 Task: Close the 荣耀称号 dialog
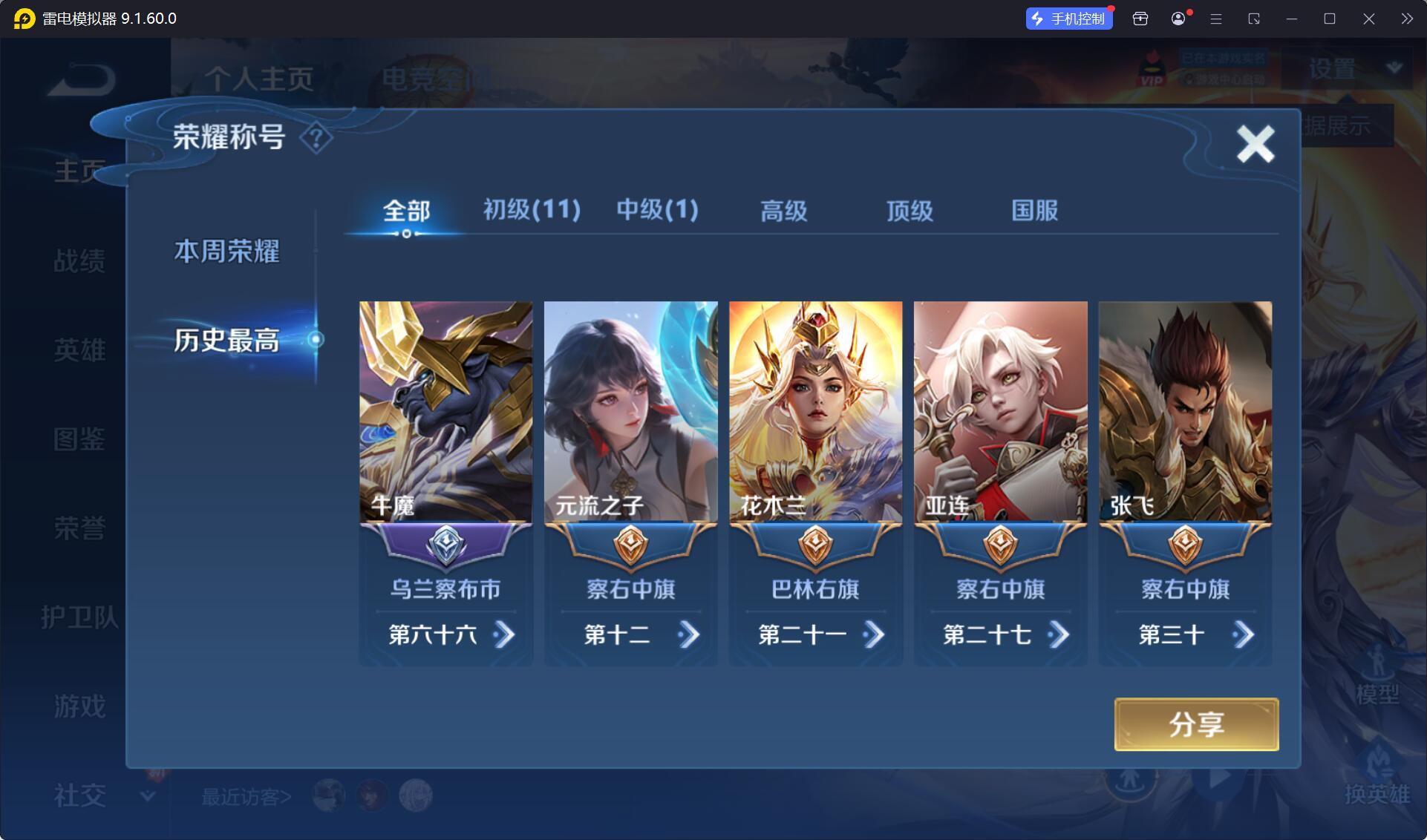(1255, 143)
